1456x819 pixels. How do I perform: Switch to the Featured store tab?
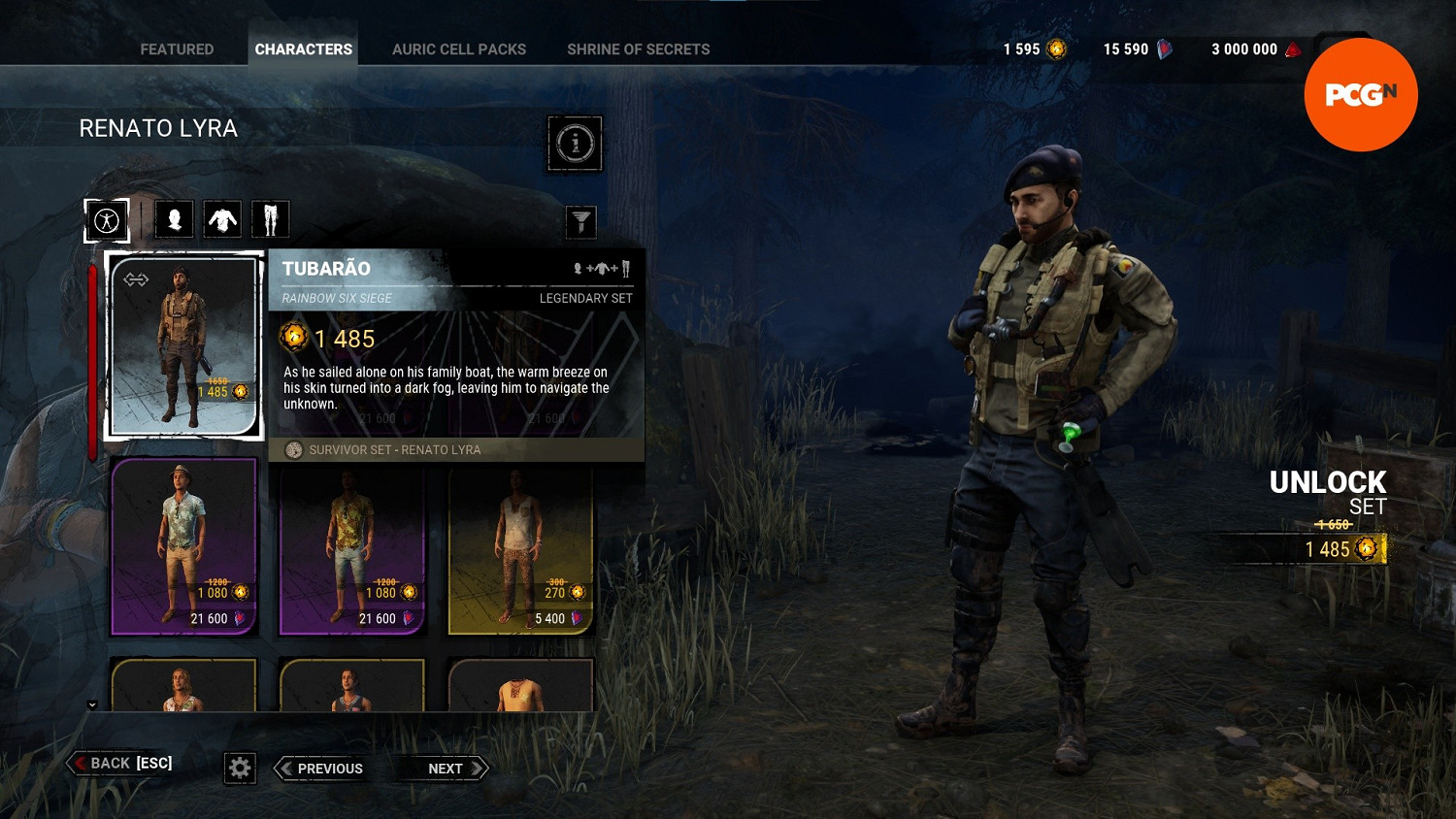pos(177,49)
